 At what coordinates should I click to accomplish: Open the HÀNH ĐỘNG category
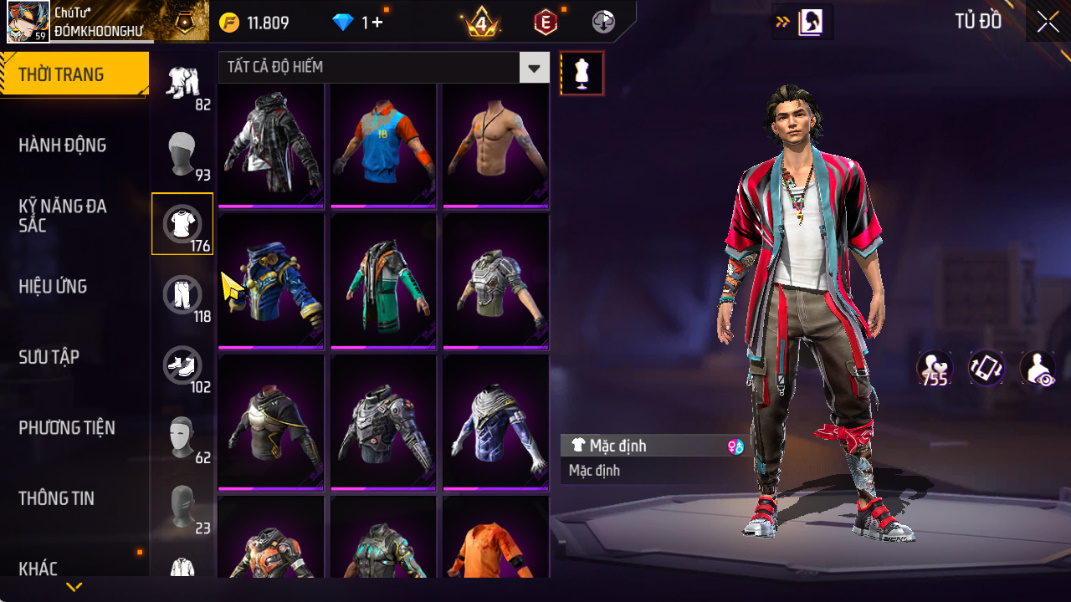62,146
